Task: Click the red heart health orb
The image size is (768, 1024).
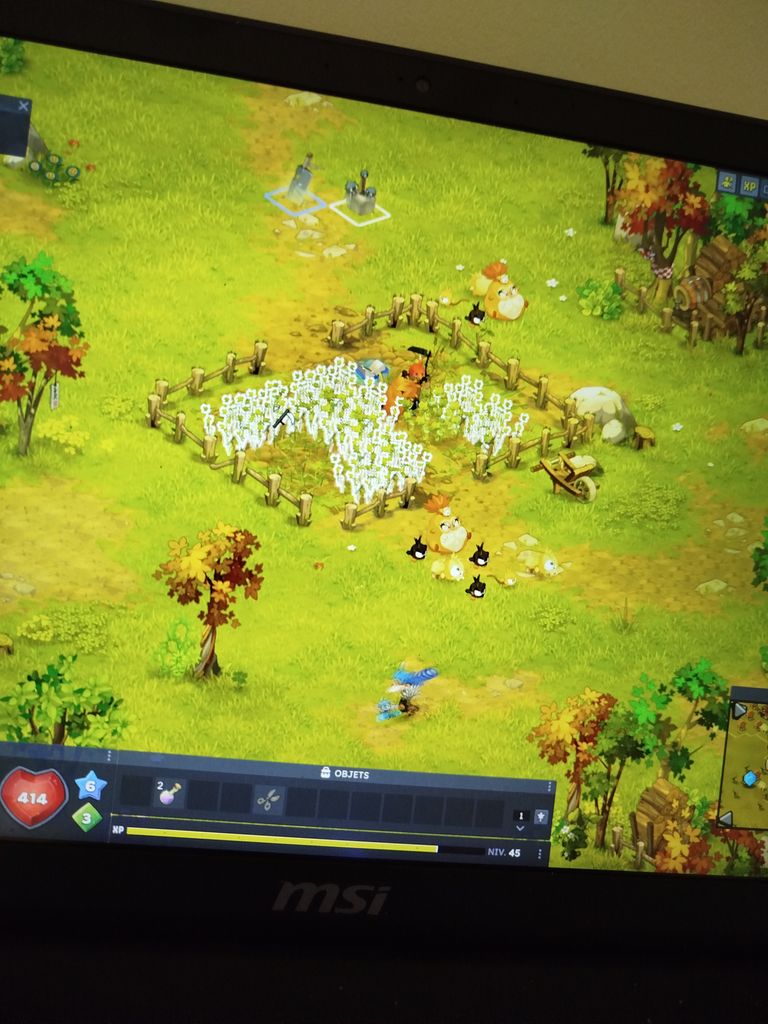Action: 32,798
